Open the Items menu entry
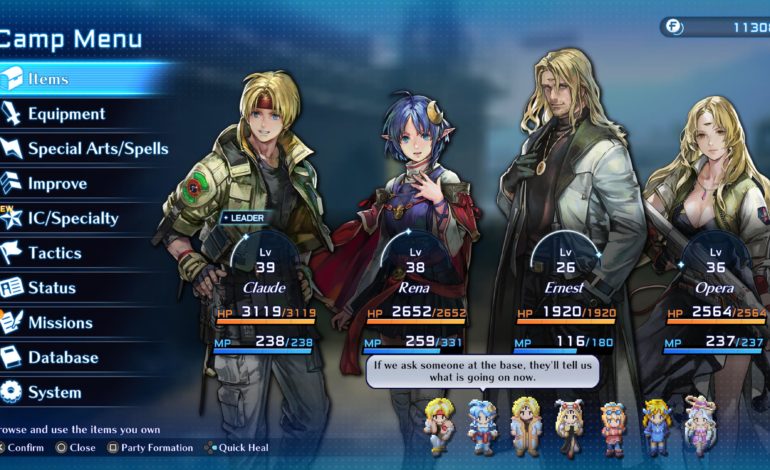Viewport: 770px width, 470px height. tap(48, 78)
